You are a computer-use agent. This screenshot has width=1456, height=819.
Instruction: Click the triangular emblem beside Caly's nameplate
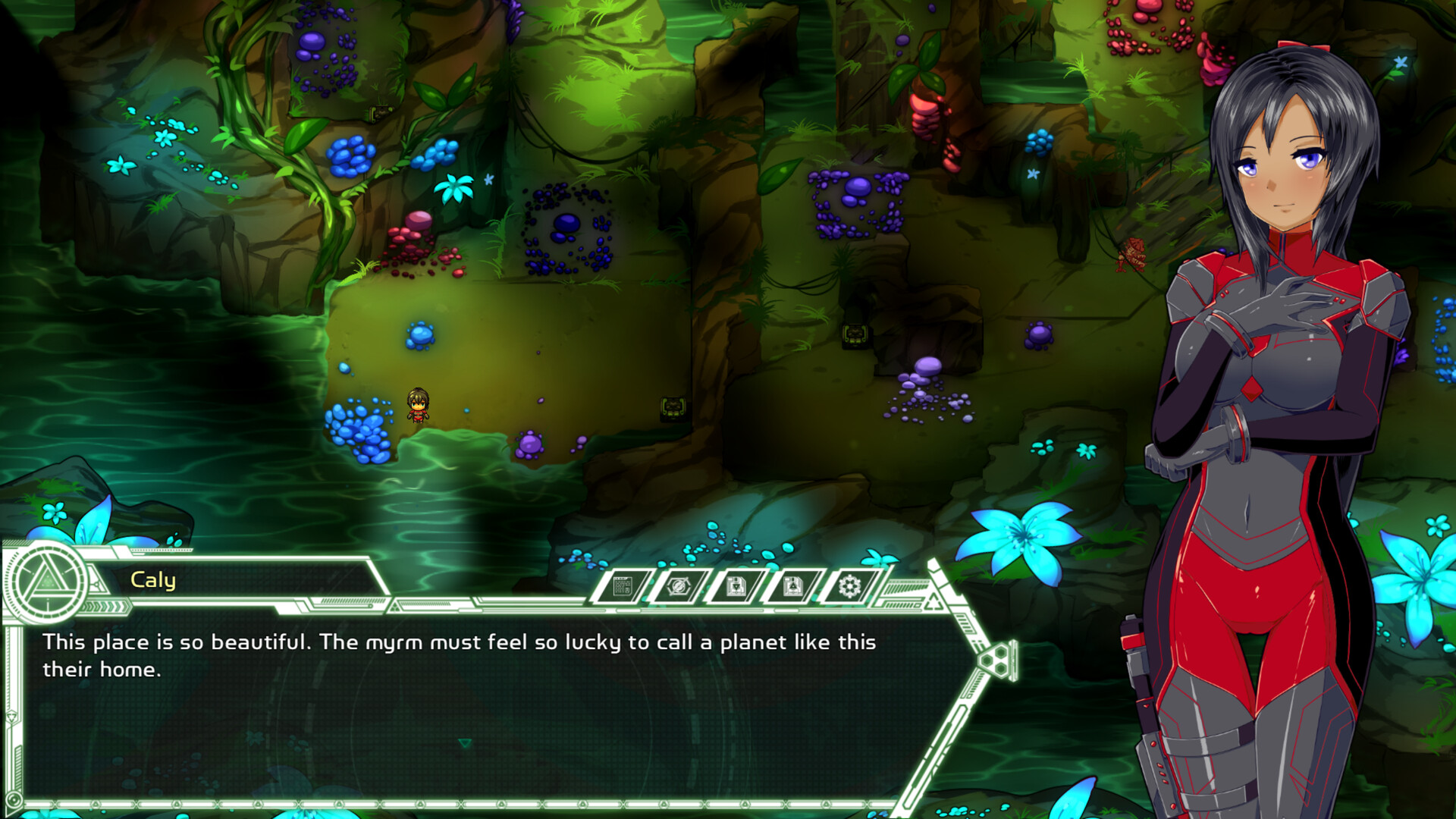coord(96,582)
